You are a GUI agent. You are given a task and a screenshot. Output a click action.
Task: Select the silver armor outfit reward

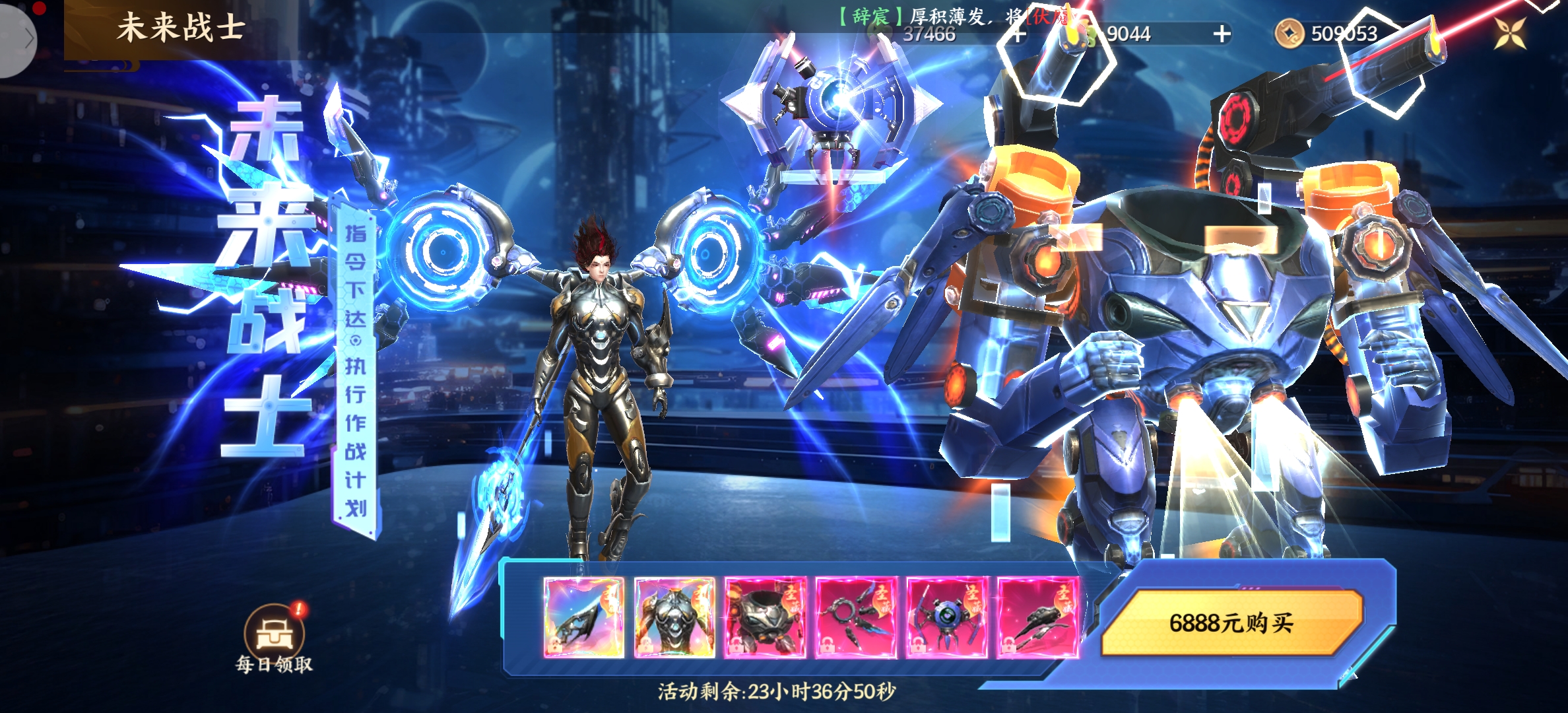674,617
